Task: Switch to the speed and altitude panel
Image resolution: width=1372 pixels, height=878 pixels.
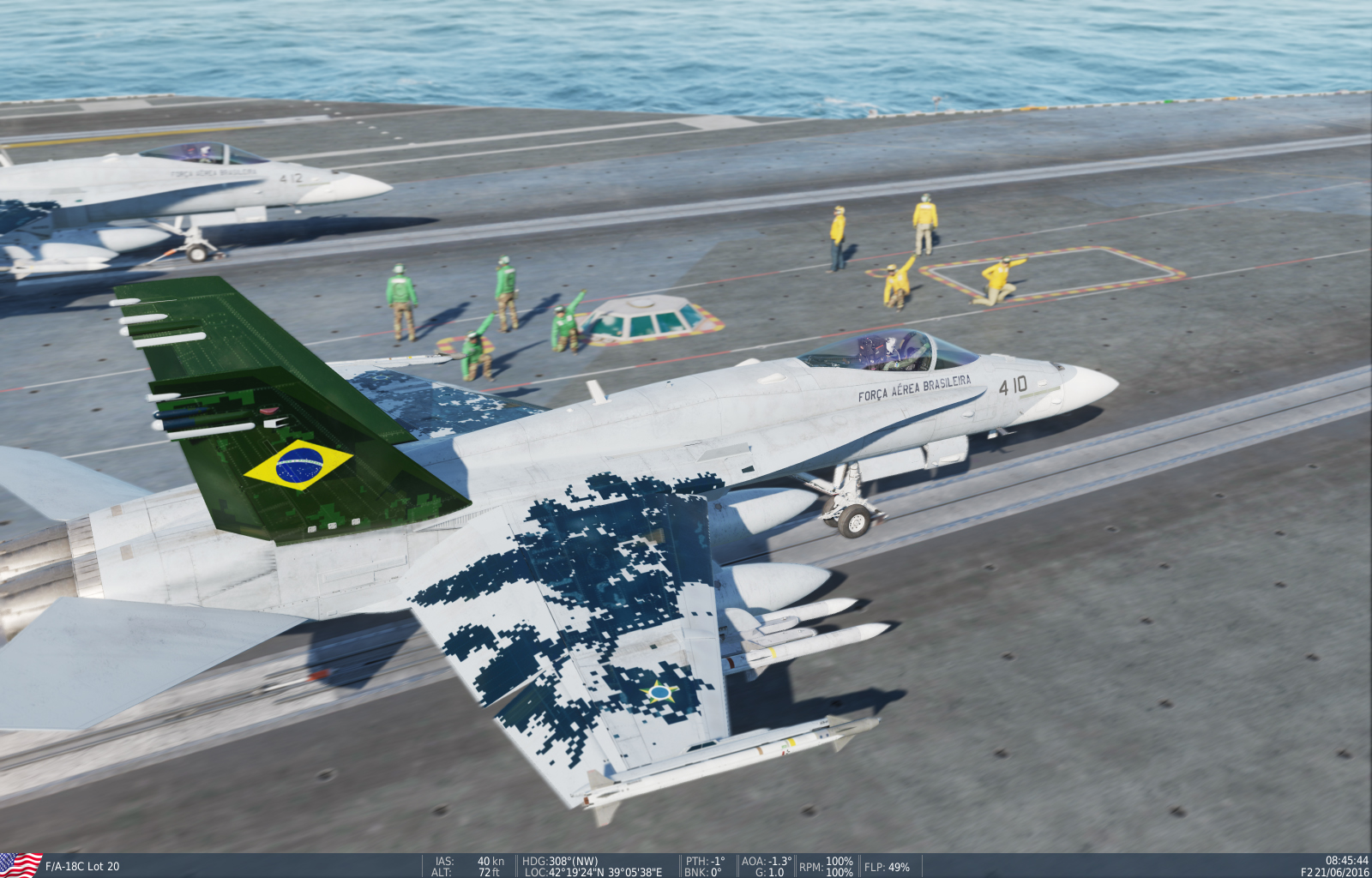Action: [x=468, y=865]
